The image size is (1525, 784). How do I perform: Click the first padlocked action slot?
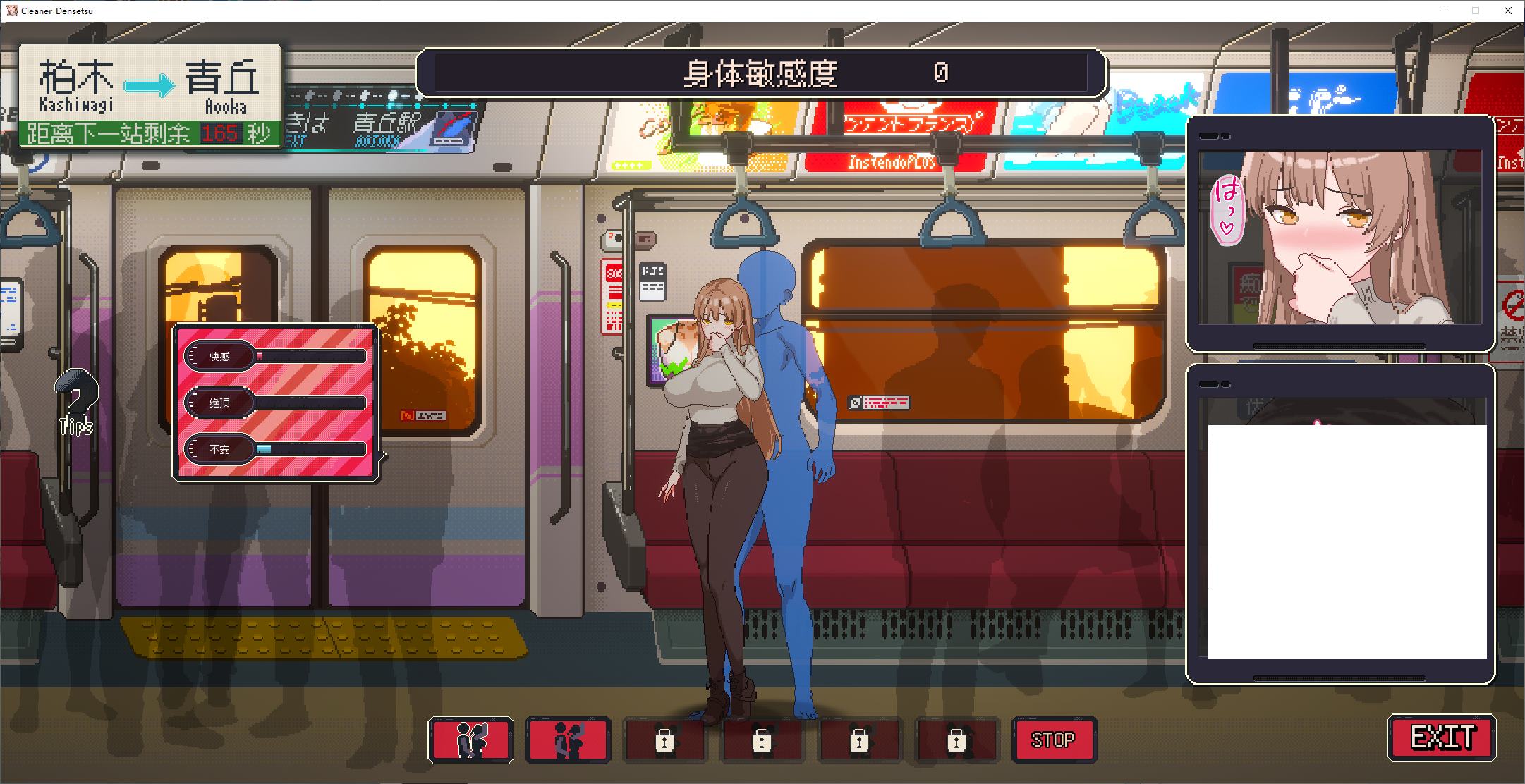coord(664,740)
